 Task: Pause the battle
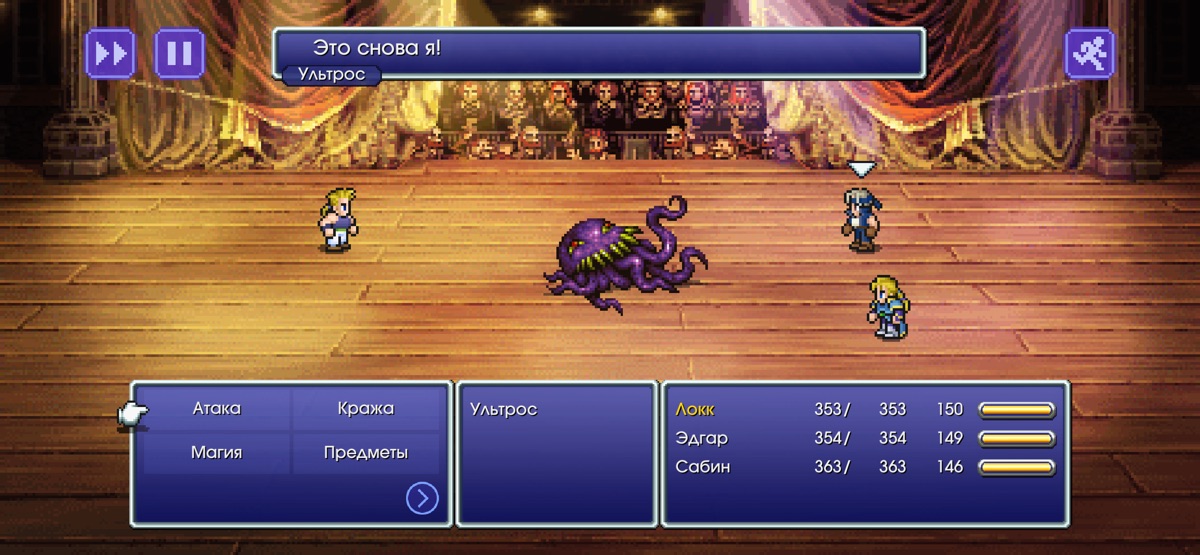[x=180, y=53]
